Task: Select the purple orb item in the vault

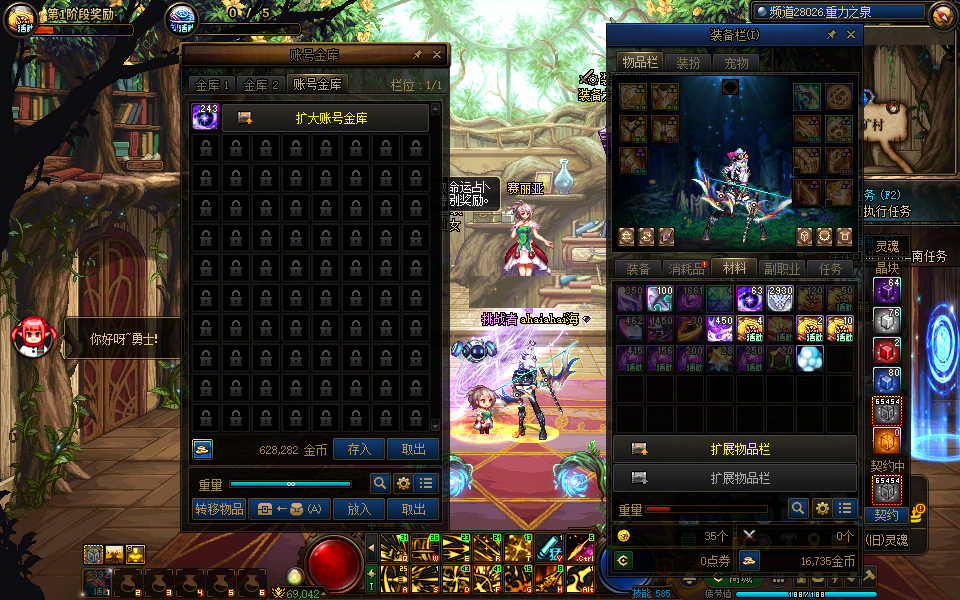Action: pos(206,118)
